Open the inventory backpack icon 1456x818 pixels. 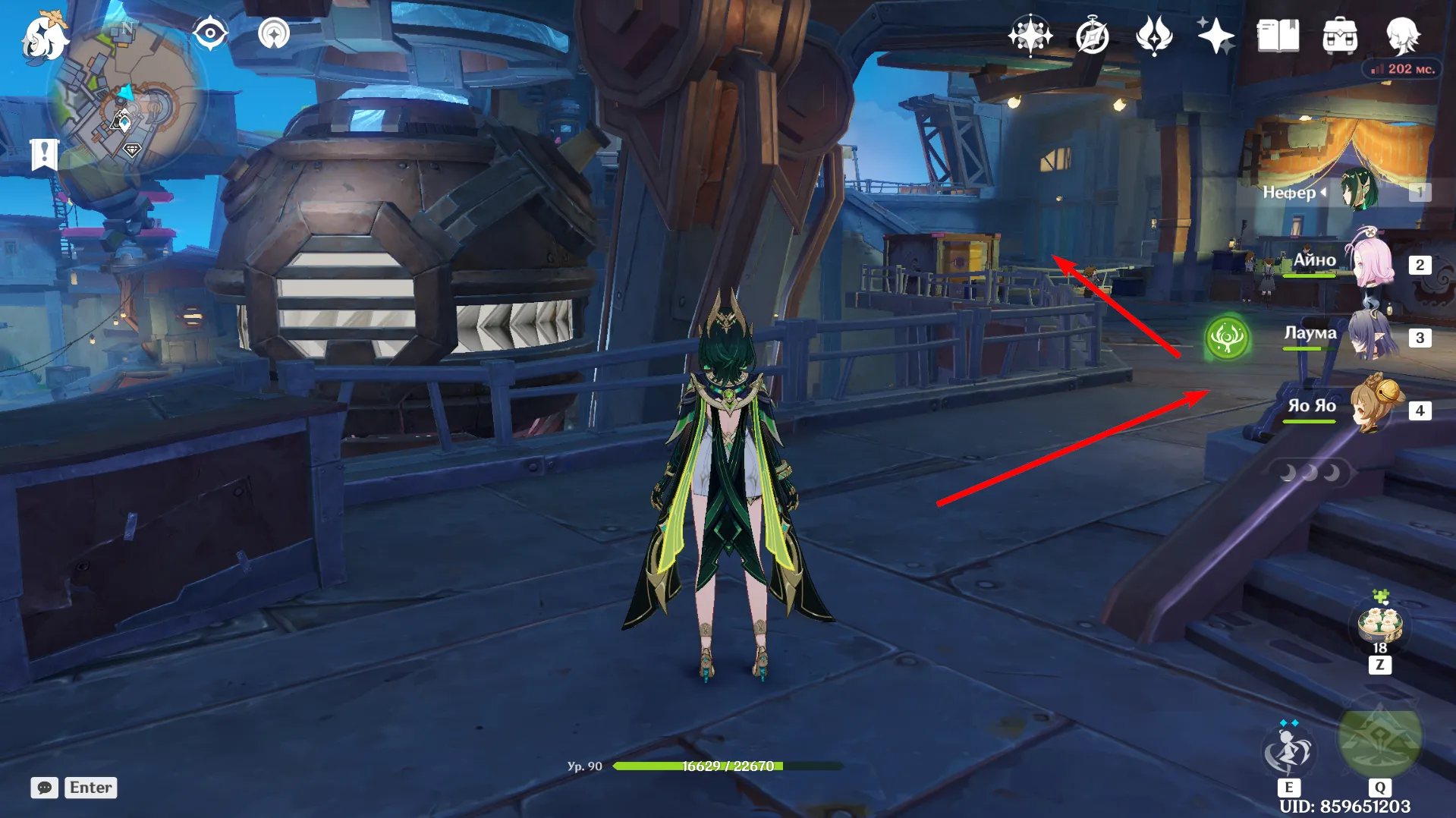(x=1341, y=35)
